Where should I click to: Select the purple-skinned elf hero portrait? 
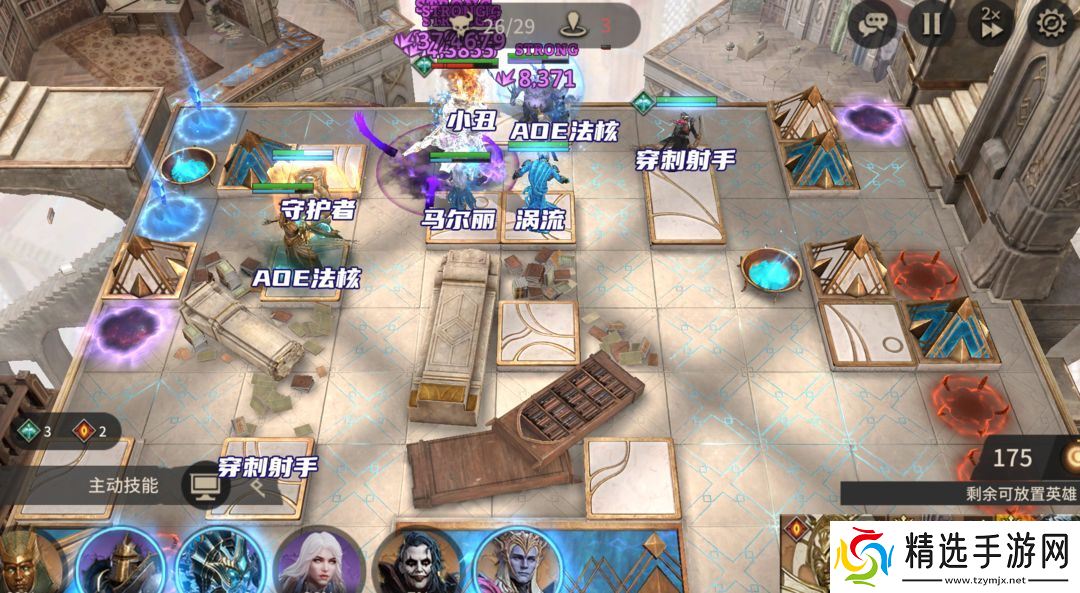pyautogui.click(x=516, y=562)
